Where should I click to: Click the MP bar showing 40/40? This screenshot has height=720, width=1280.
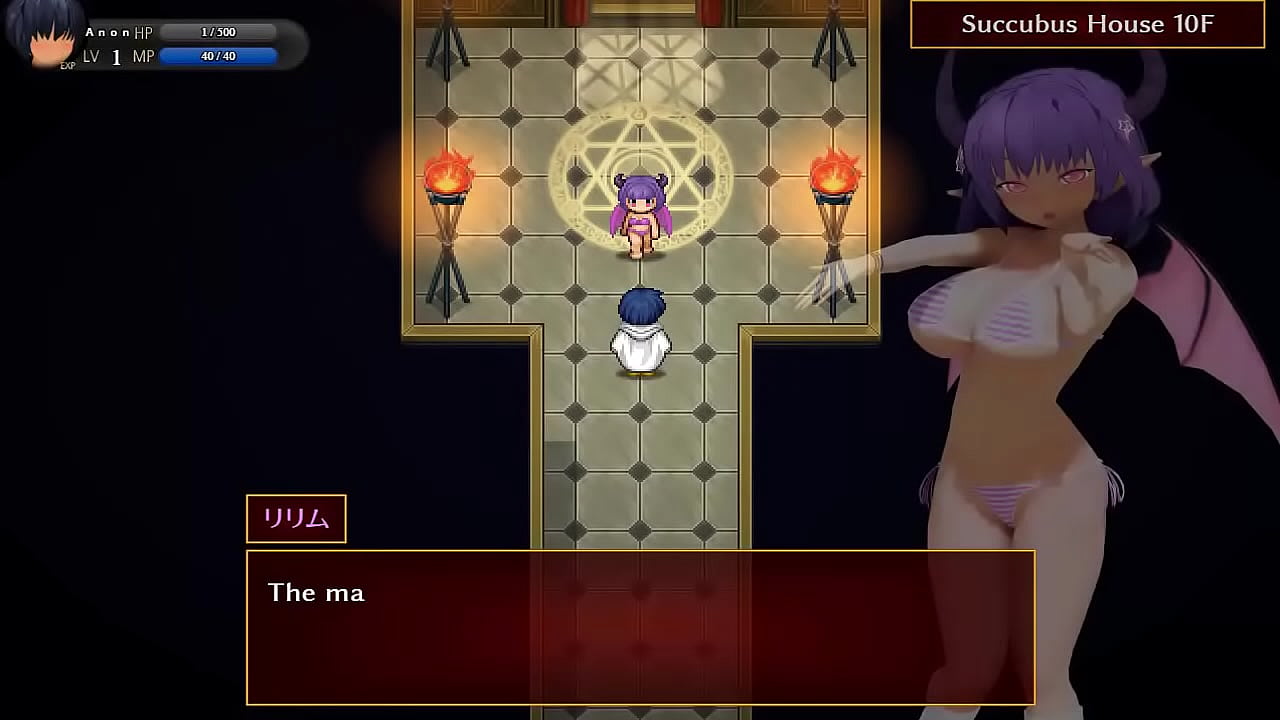(x=218, y=56)
